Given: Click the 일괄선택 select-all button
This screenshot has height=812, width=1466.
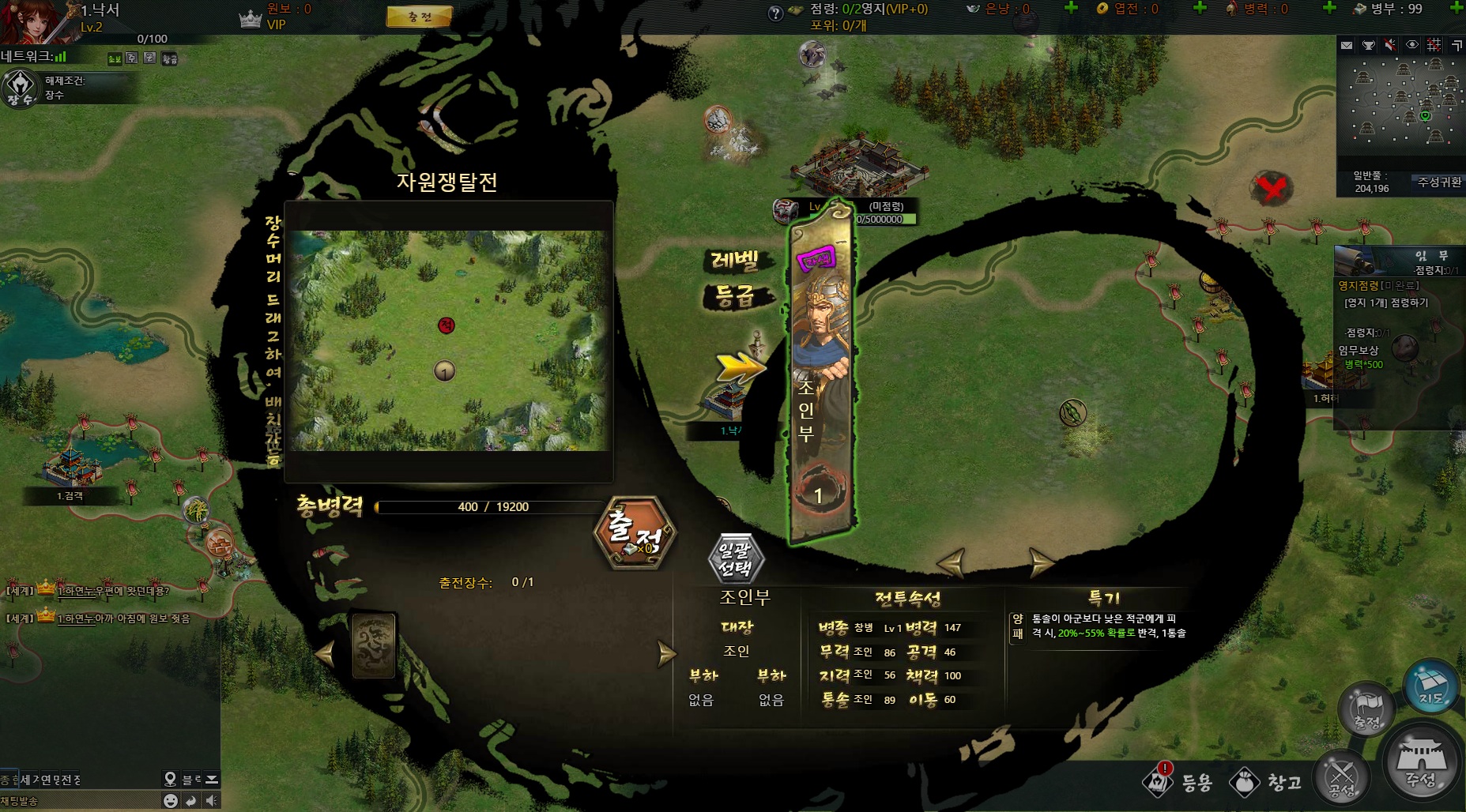Looking at the screenshot, I should click(736, 558).
